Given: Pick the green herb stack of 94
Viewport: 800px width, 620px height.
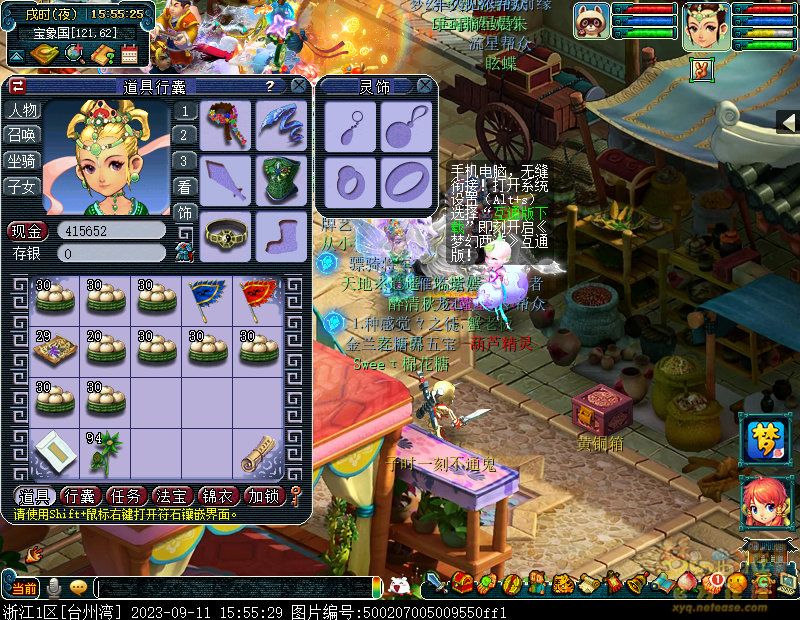Looking at the screenshot, I should 105,452.
